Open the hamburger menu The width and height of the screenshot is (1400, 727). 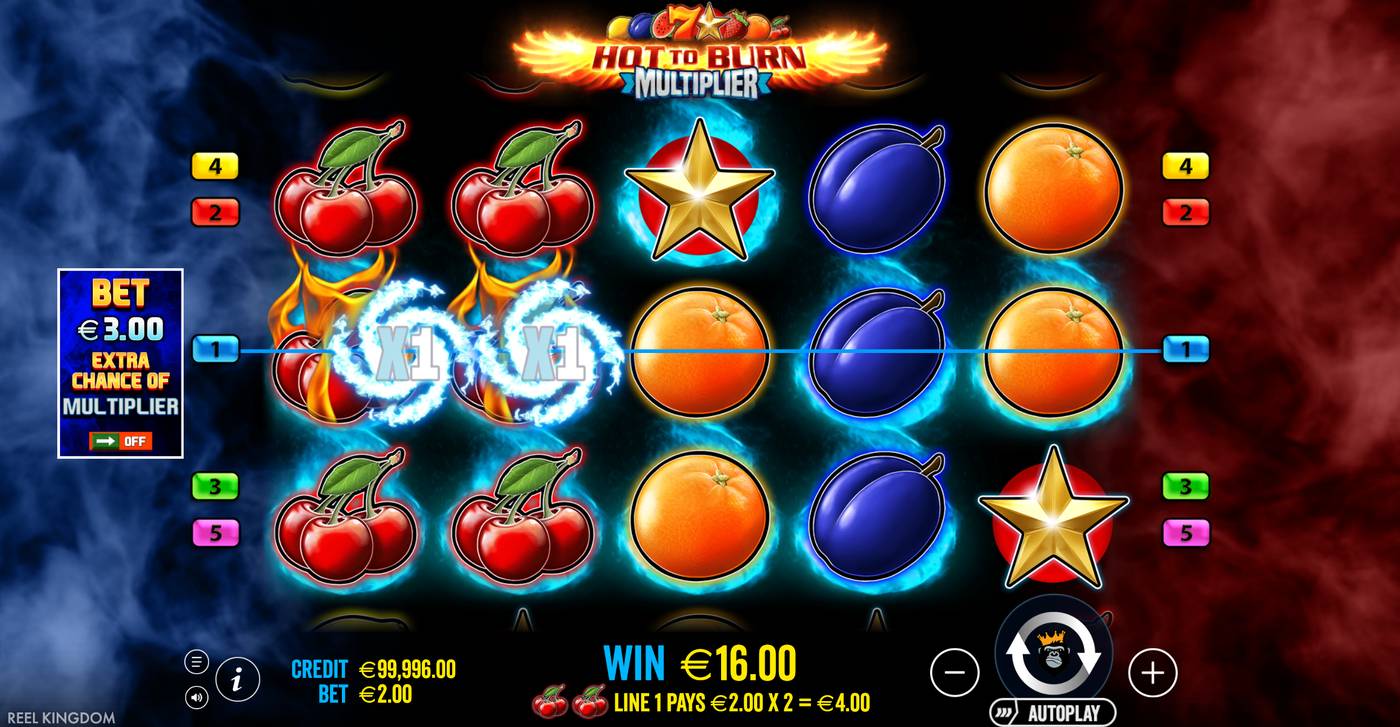coord(198,660)
